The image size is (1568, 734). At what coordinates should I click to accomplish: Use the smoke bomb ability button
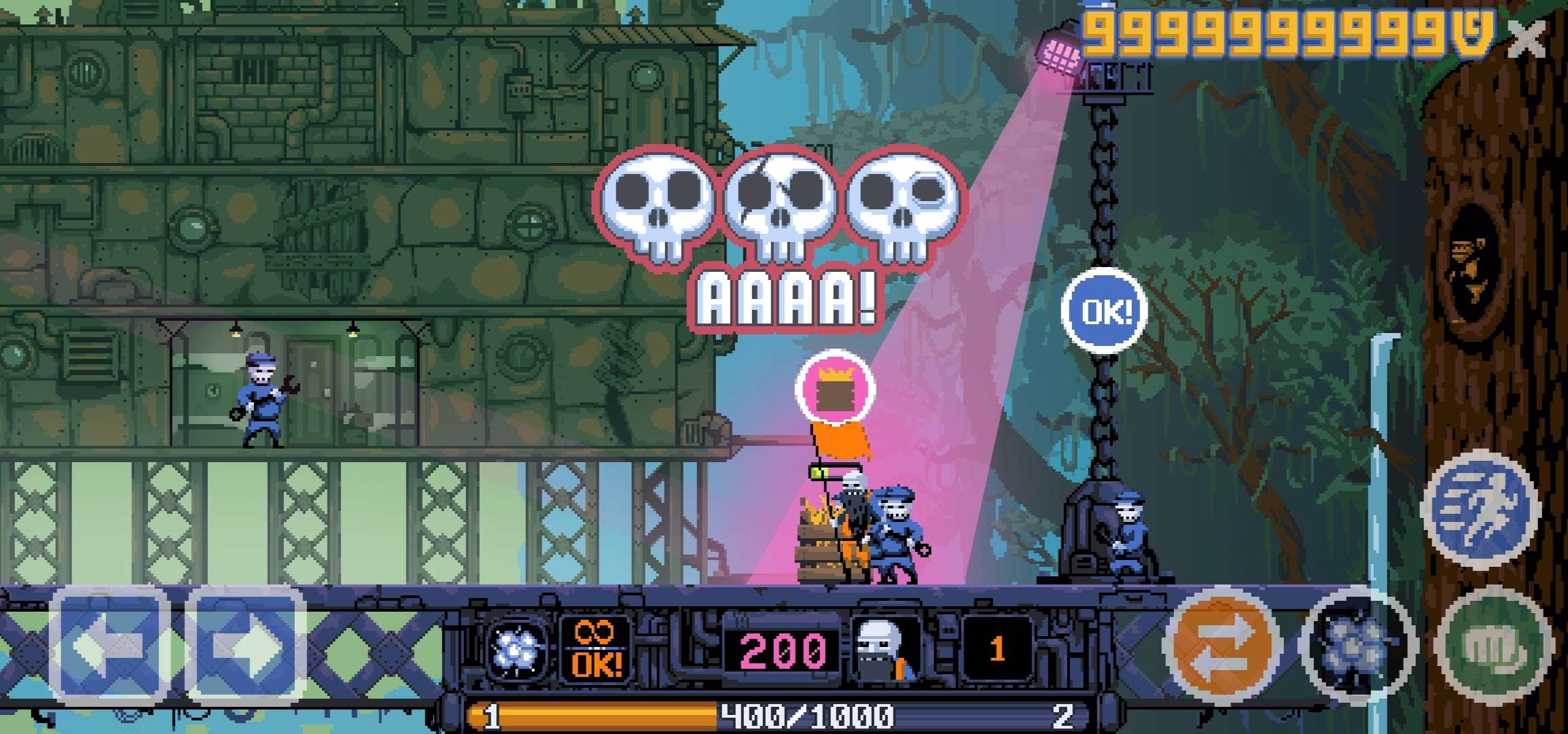[1357, 646]
